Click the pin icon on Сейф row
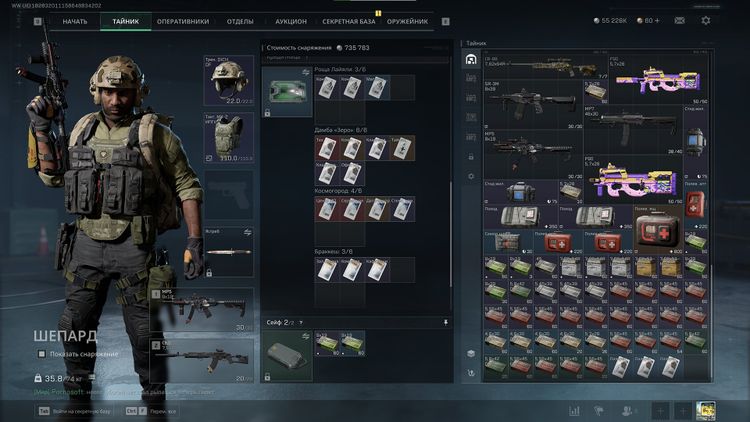 pyautogui.click(x=445, y=323)
